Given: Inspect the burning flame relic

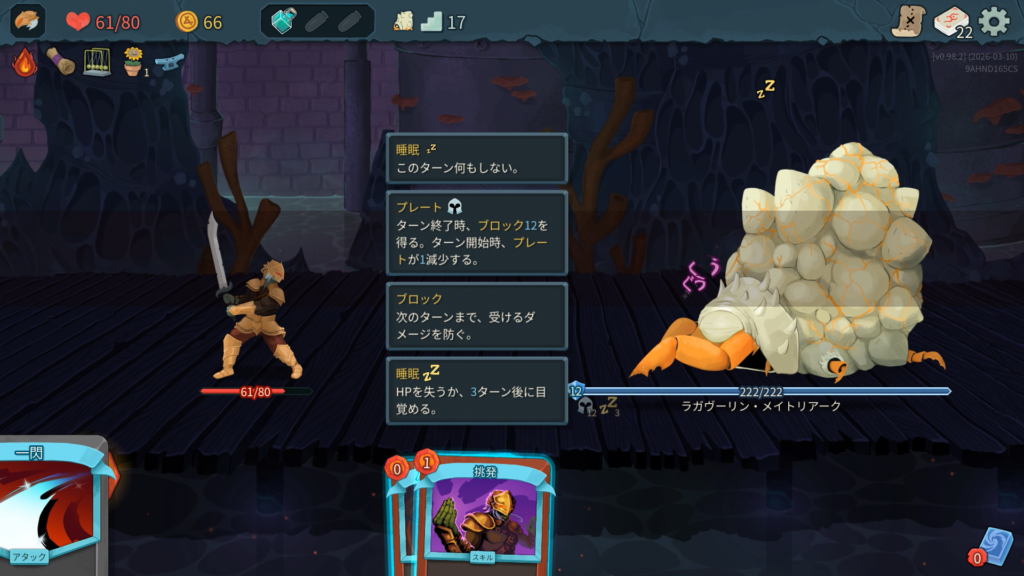Looking at the screenshot, I should coord(24,62).
